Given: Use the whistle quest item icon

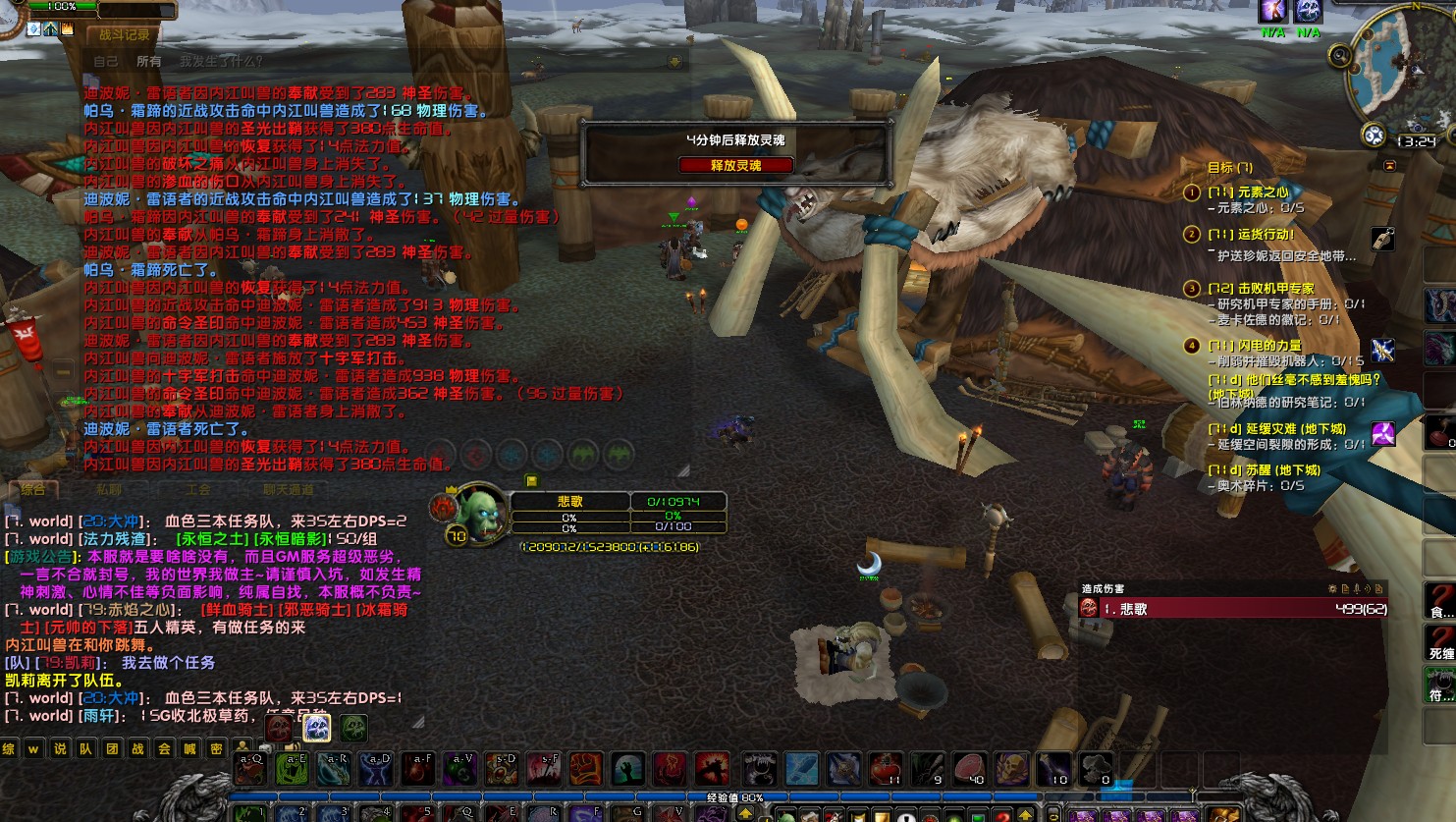Looking at the screenshot, I should pos(1382,239).
